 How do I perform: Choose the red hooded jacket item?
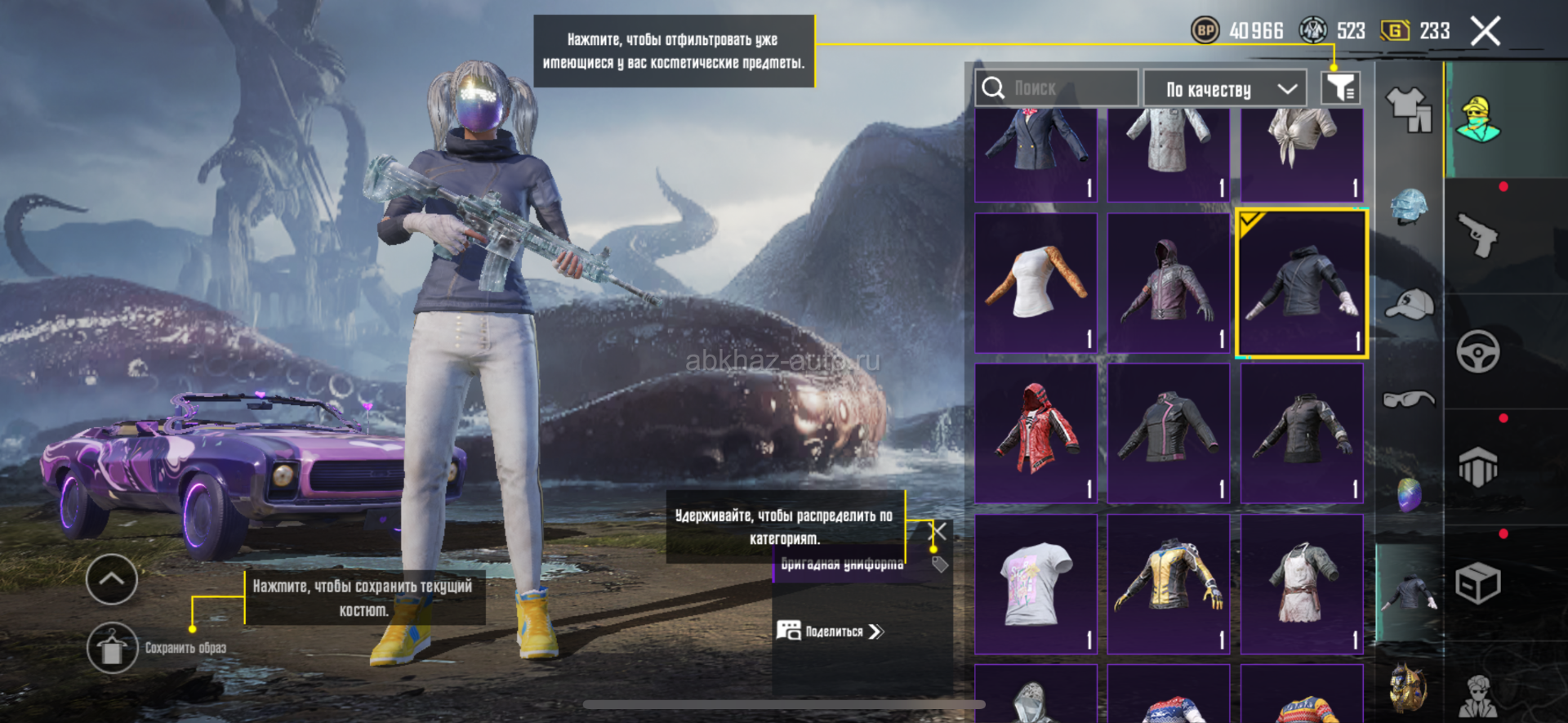[x=1036, y=433]
